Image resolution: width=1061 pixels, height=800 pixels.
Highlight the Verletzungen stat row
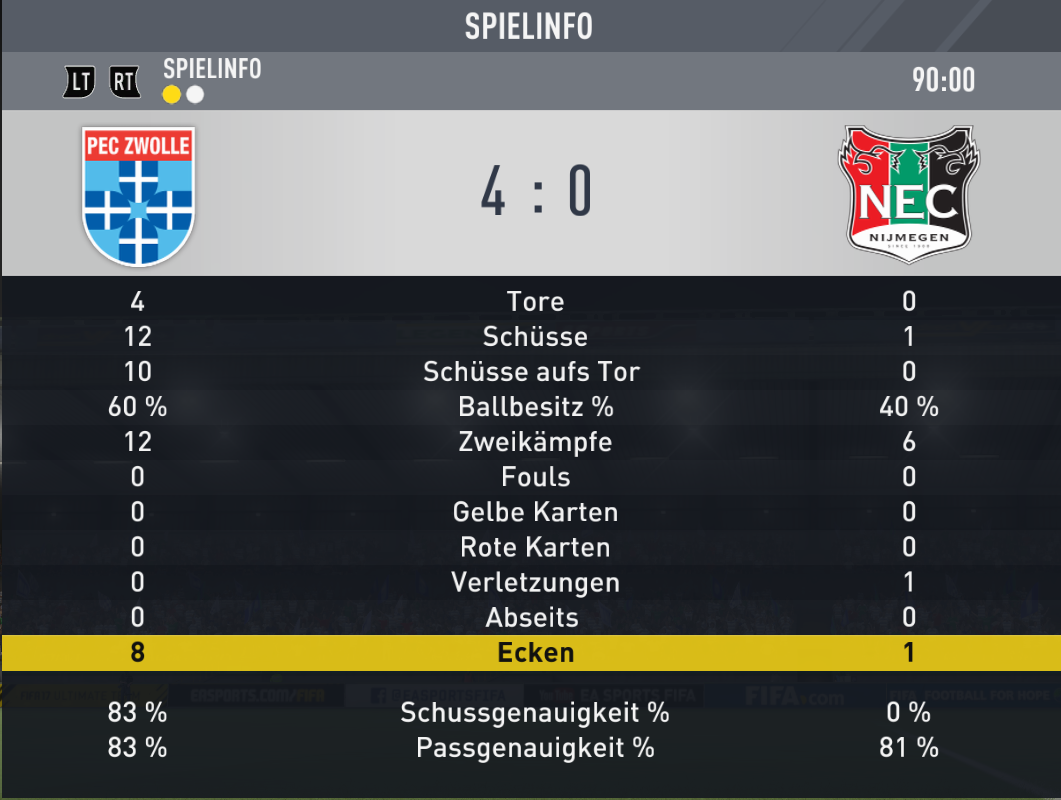tap(535, 582)
